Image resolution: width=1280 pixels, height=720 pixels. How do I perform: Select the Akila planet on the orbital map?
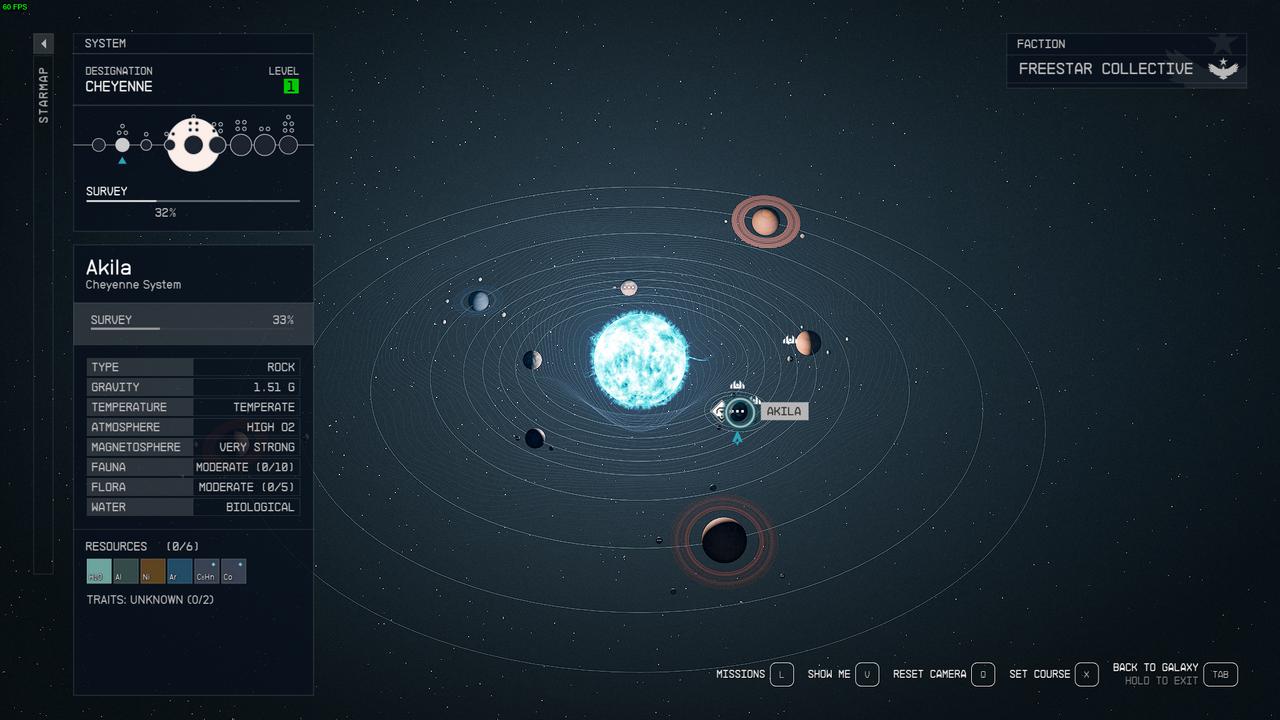(738, 411)
